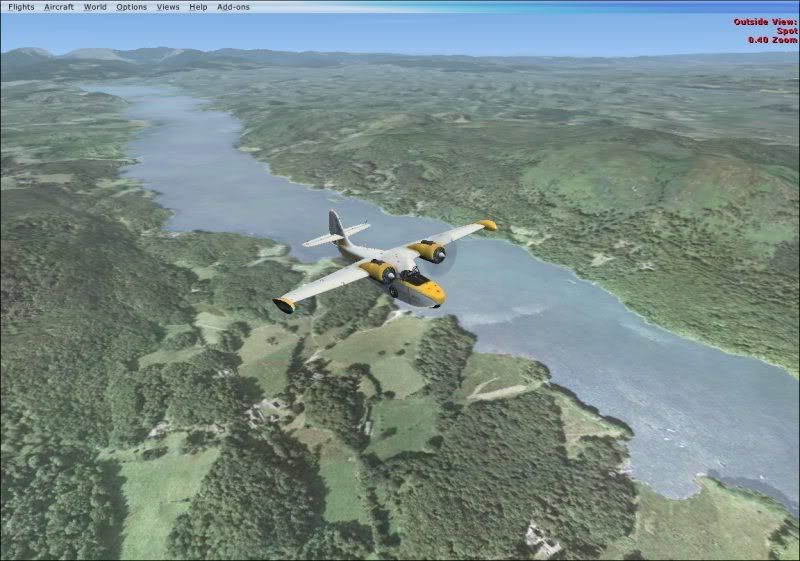This screenshot has height=561, width=800.
Task: Expand the Add-ons menu
Action: click(233, 7)
